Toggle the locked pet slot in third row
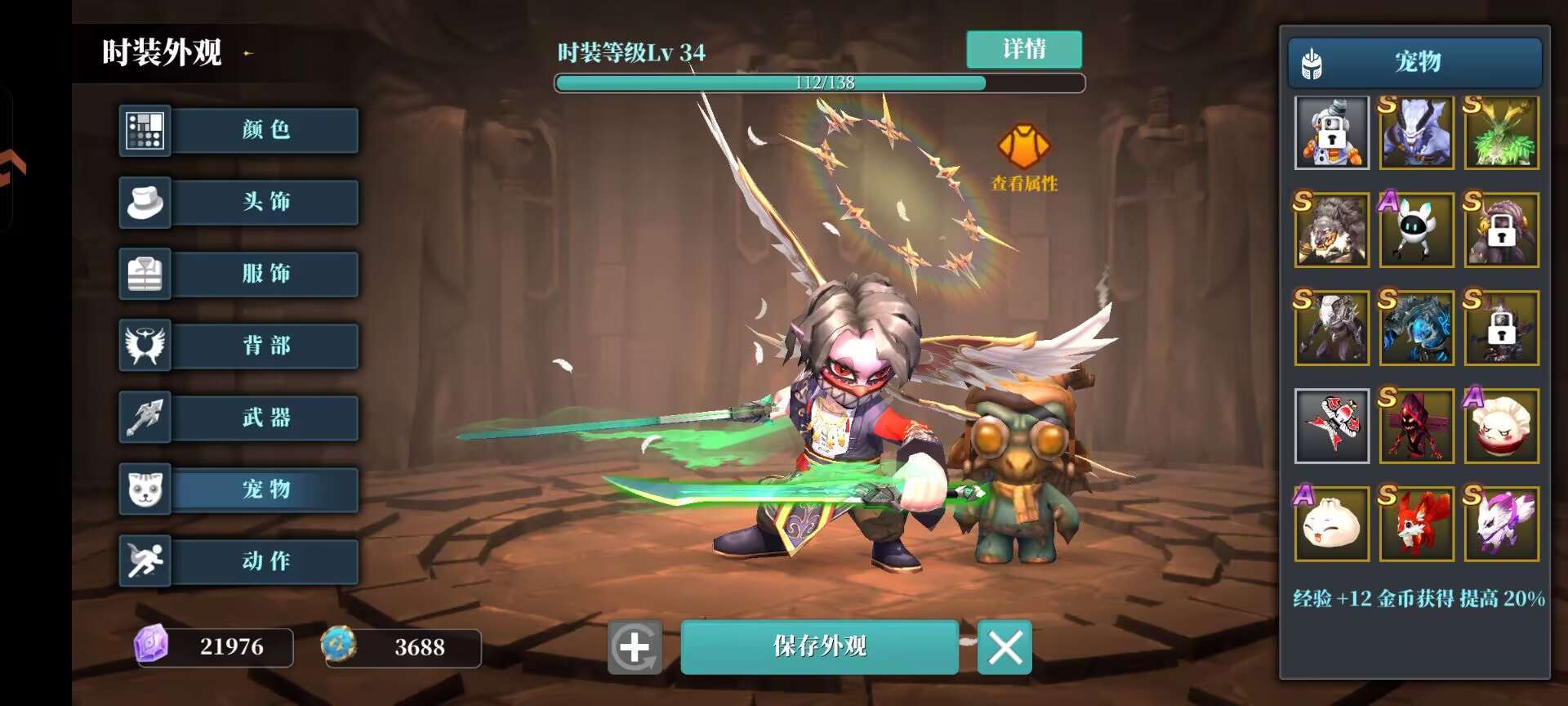 pyautogui.click(x=1501, y=328)
